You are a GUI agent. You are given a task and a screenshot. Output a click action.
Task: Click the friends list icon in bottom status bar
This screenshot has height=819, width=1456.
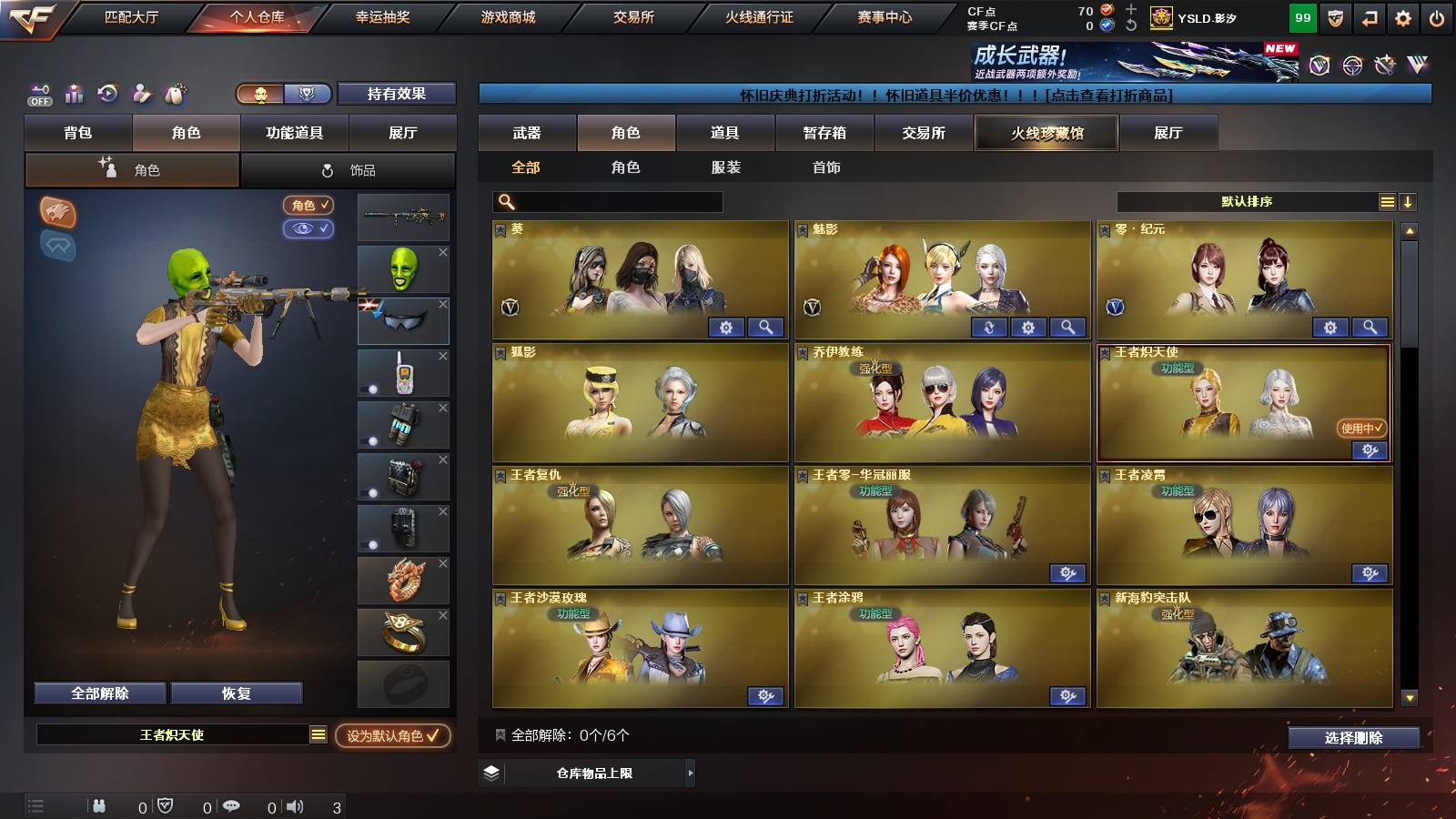click(x=98, y=804)
